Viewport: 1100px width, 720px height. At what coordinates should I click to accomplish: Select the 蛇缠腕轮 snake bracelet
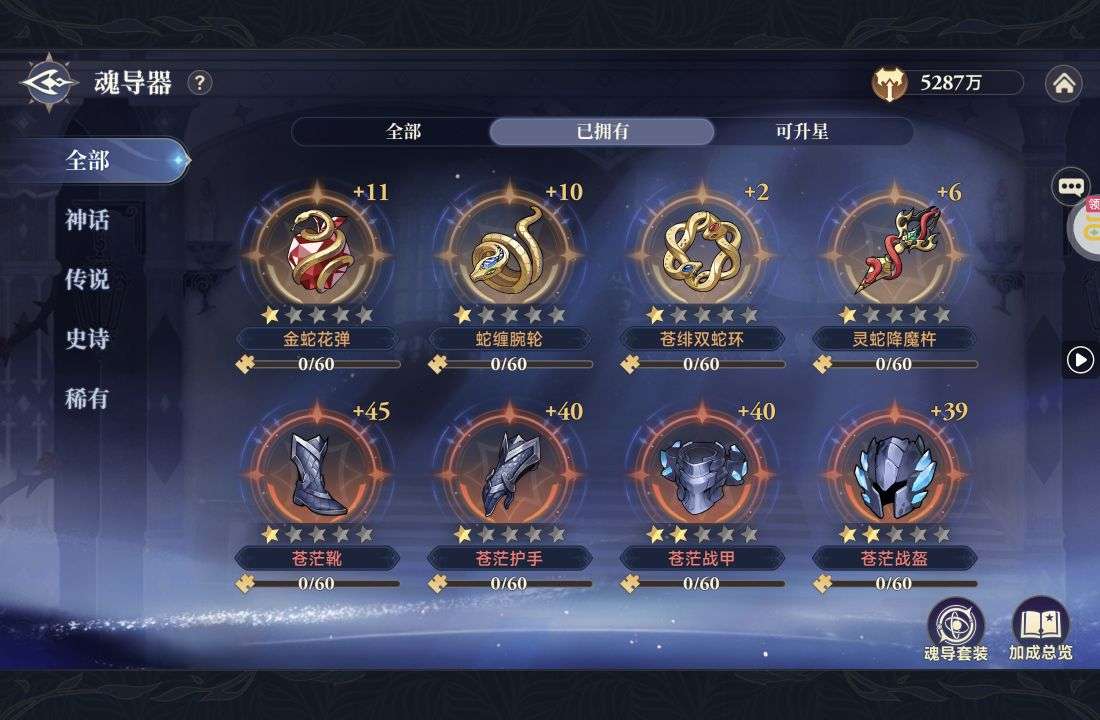(509, 249)
